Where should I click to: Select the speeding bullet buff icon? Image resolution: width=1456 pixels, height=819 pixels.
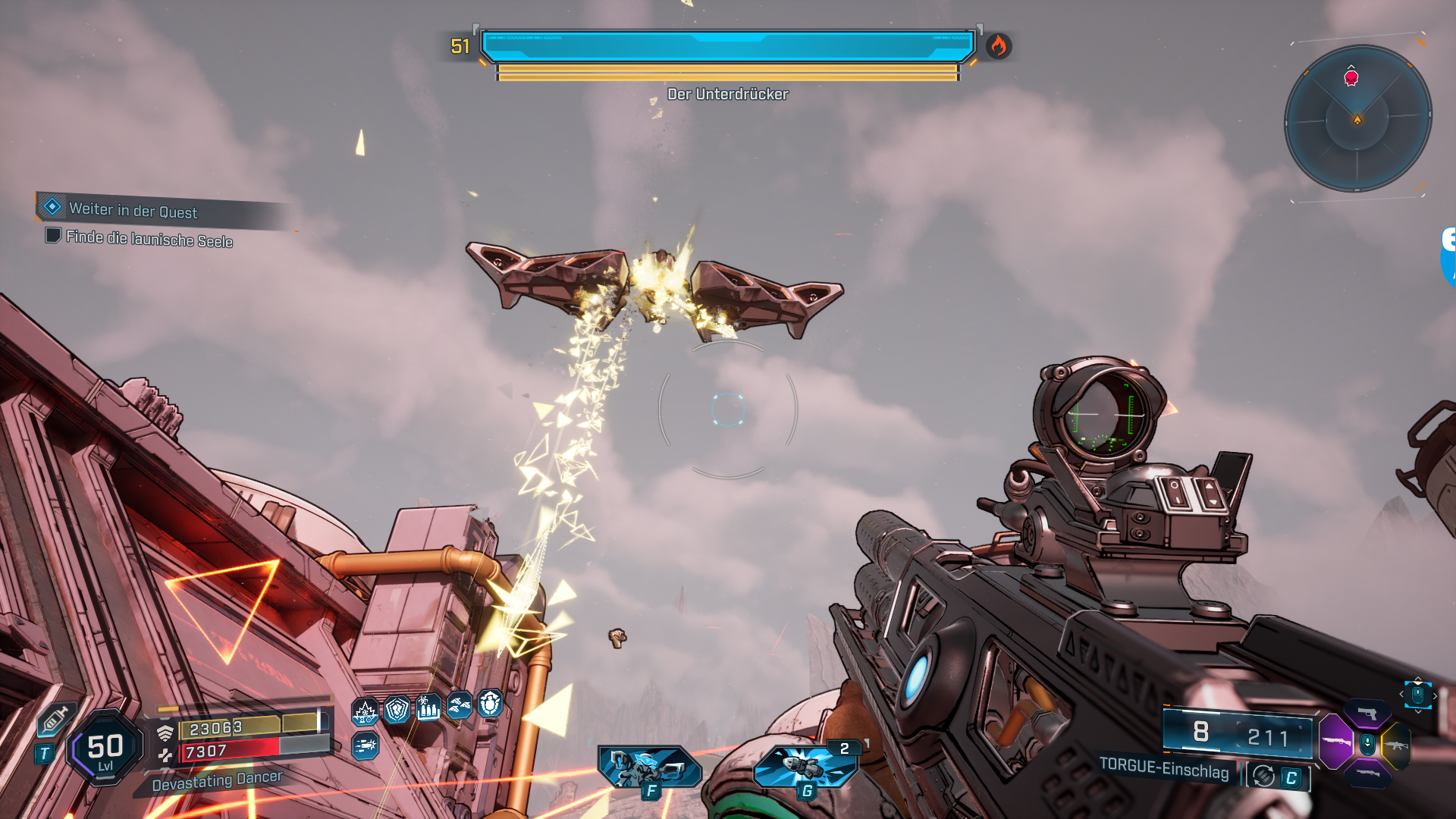pyautogui.click(x=365, y=746)
